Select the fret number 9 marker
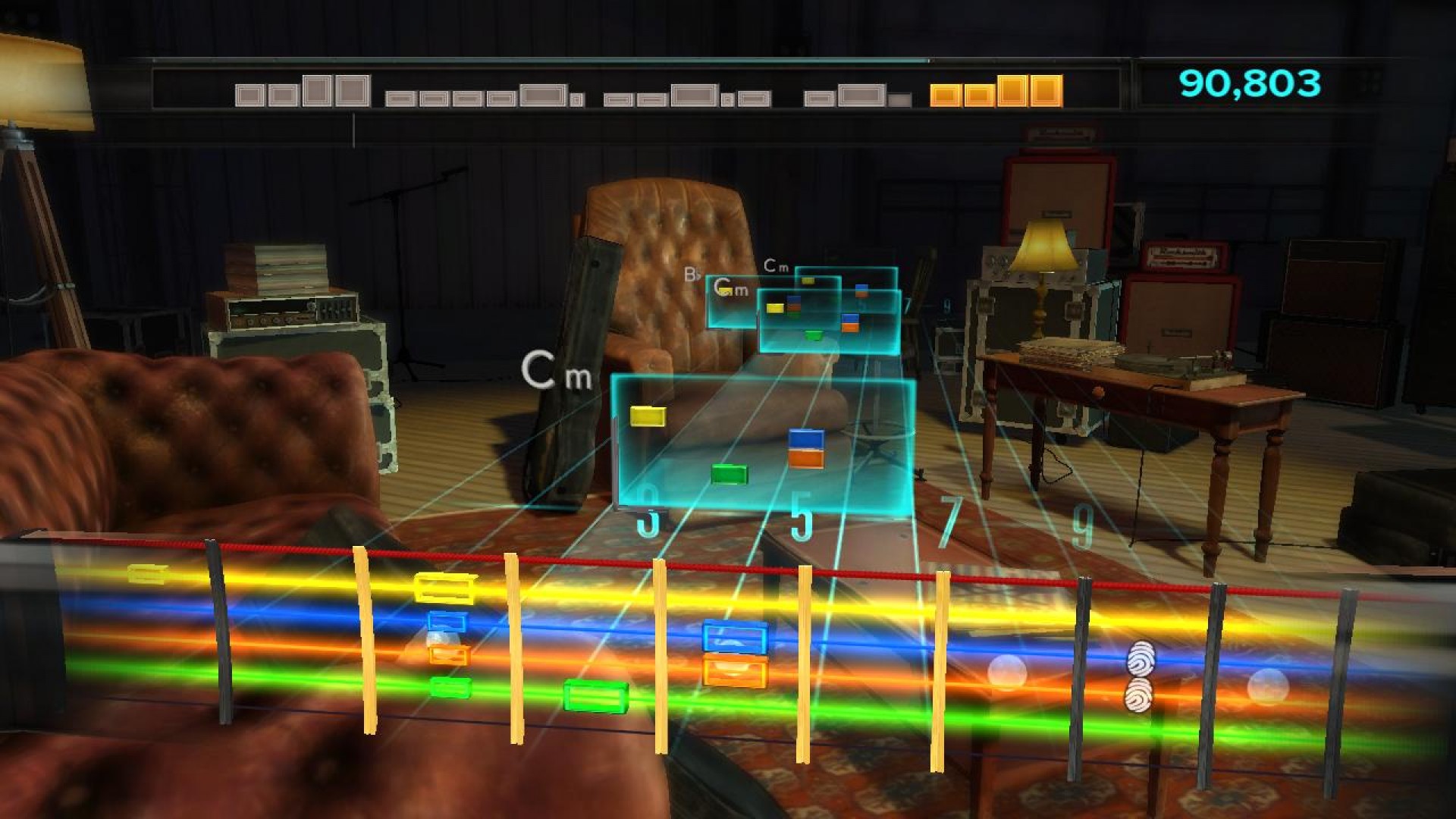This screenshot has width=1456, height=819. (x=1084, y=522)
